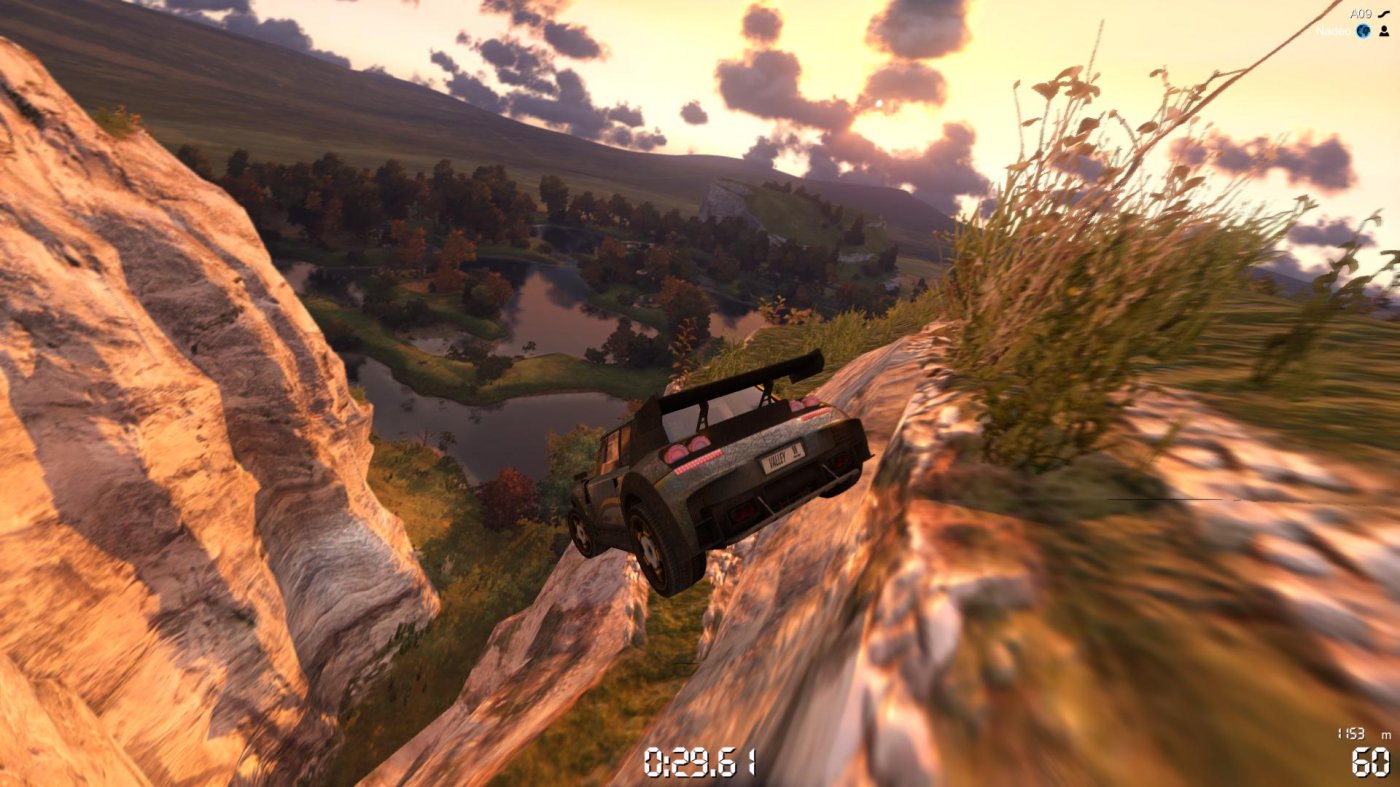The height and width of the screenshot is (787, 1400).
Task: Click the player silhouette icon top right
Action: (x=1384, y=31)
